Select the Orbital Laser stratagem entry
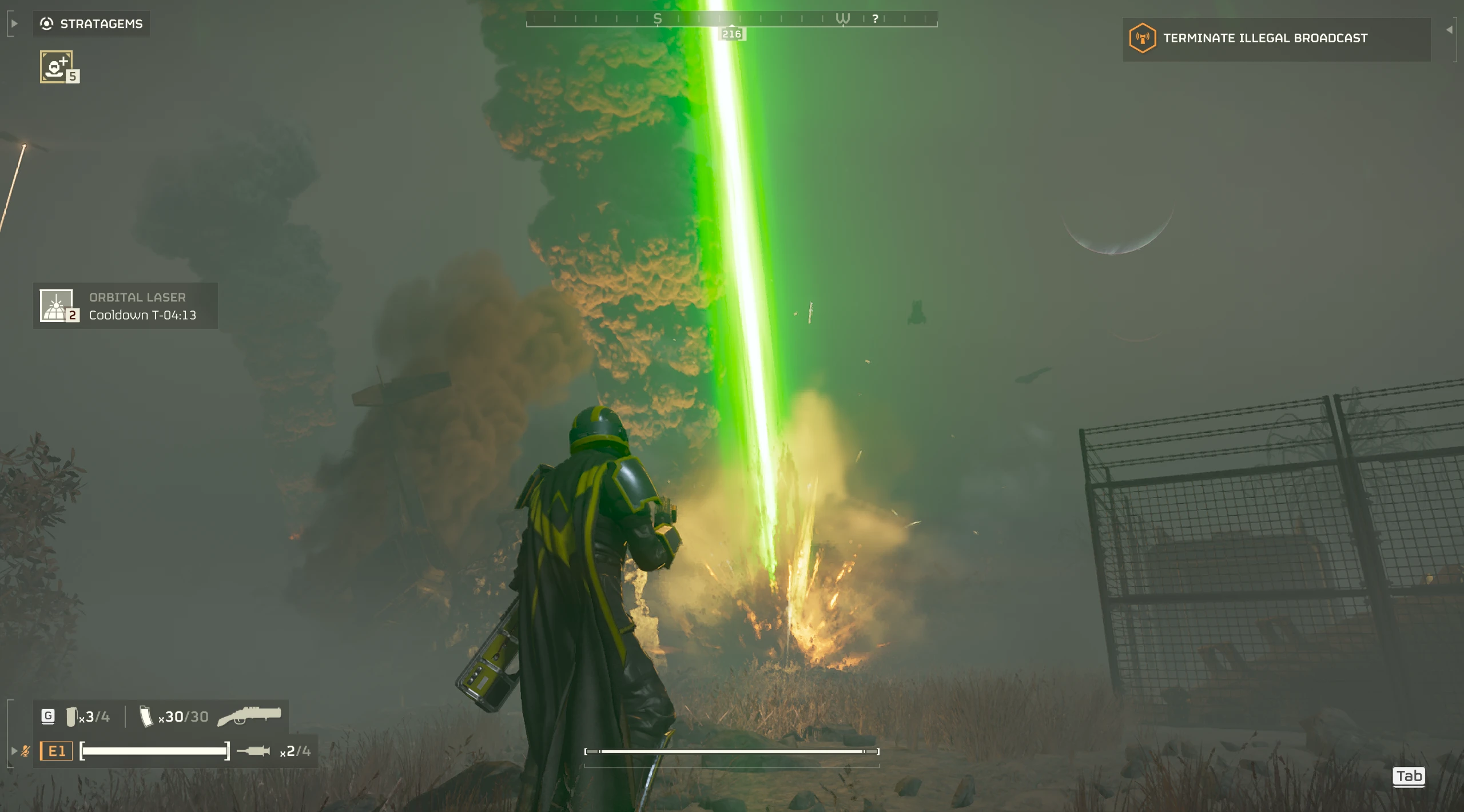 (x=125, y=306)
